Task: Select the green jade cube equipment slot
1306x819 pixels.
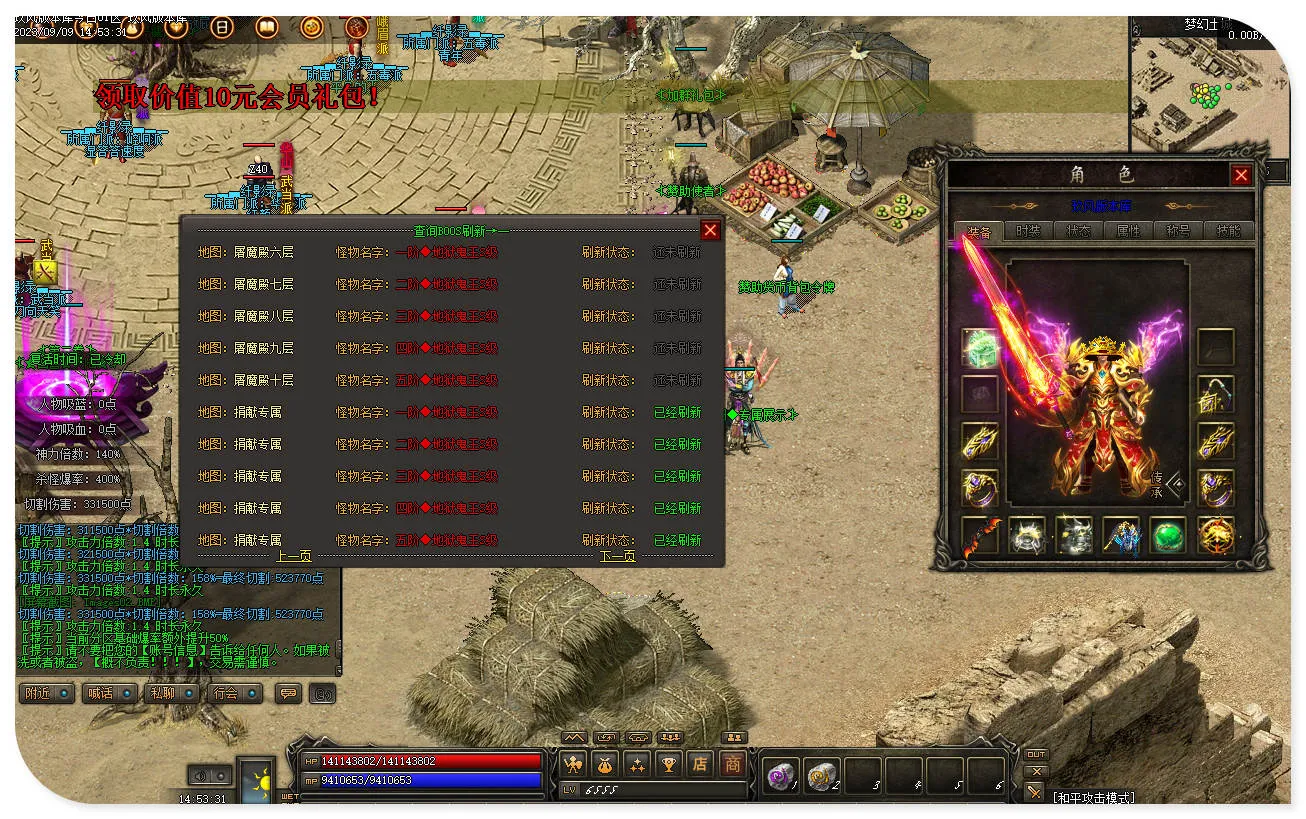Action: [x=980, y=347]
